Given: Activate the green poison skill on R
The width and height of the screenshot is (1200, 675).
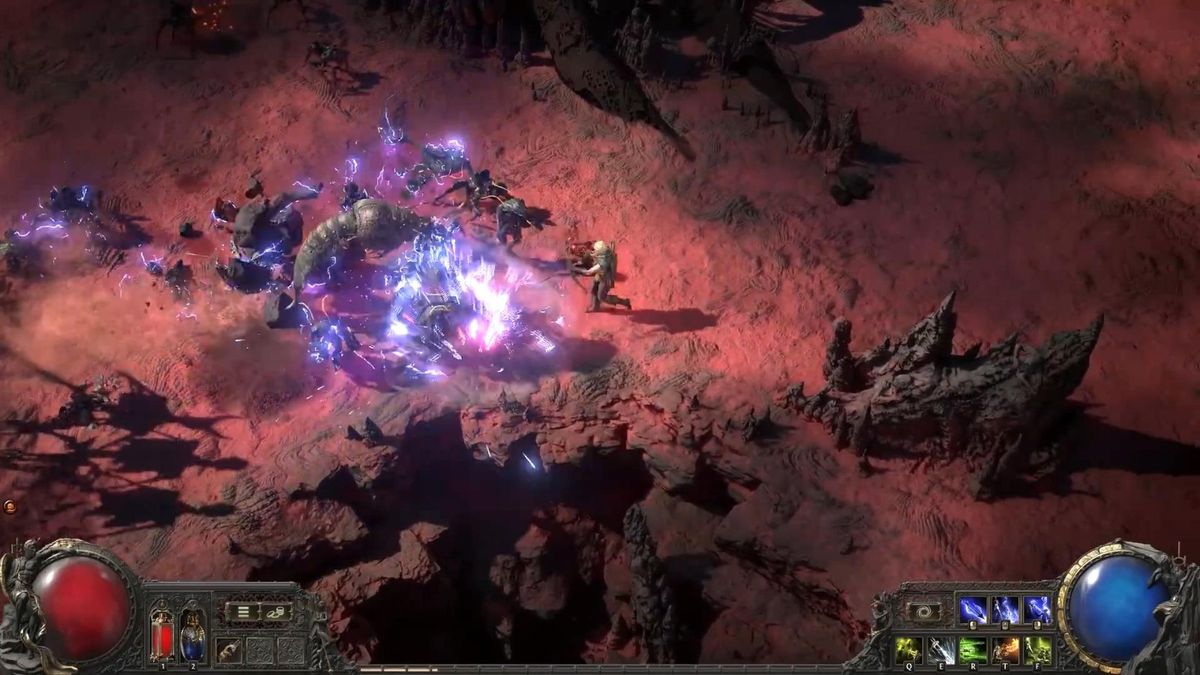Looking at the screenshot, I should (973, 649).
